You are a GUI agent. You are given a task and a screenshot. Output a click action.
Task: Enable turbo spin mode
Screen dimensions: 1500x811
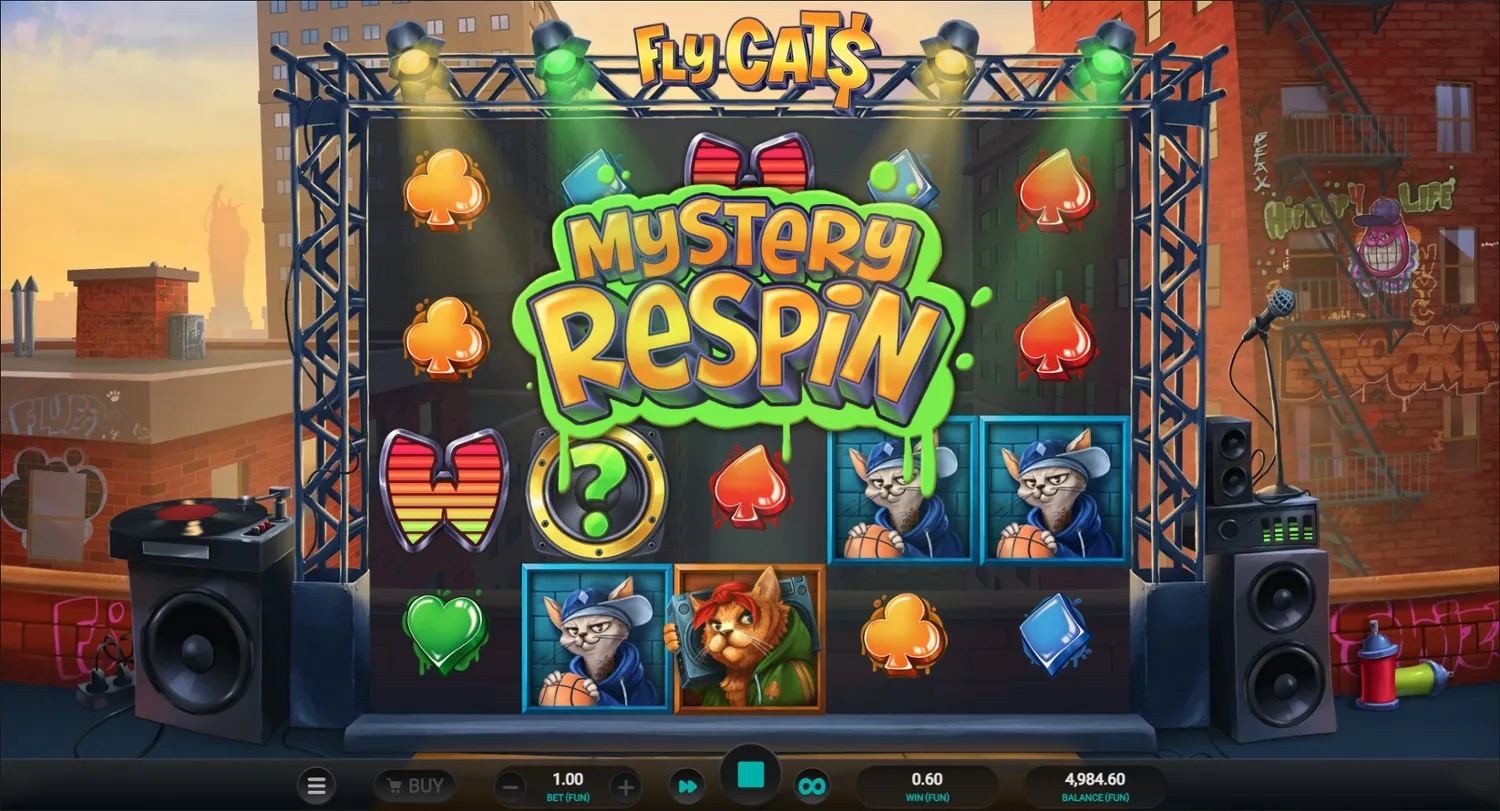pyautogui.click(x=686, y=785)
